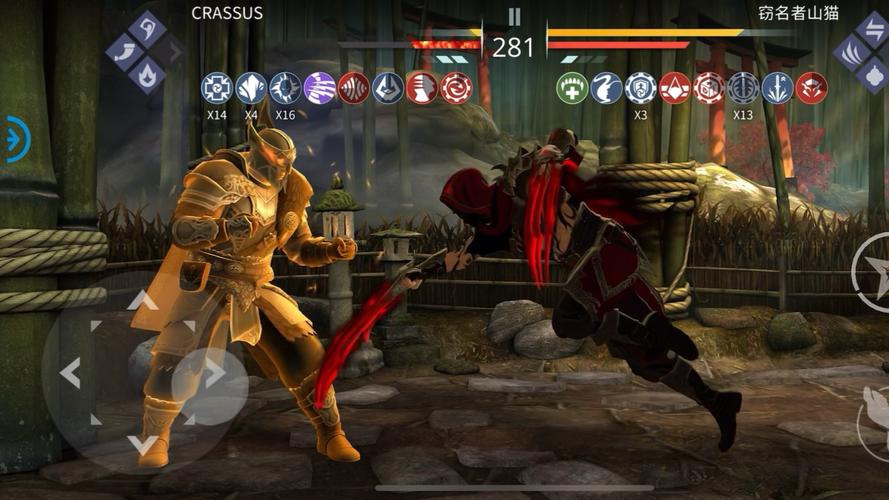Trigger the flame shadow ability diamond

[148, 73]
